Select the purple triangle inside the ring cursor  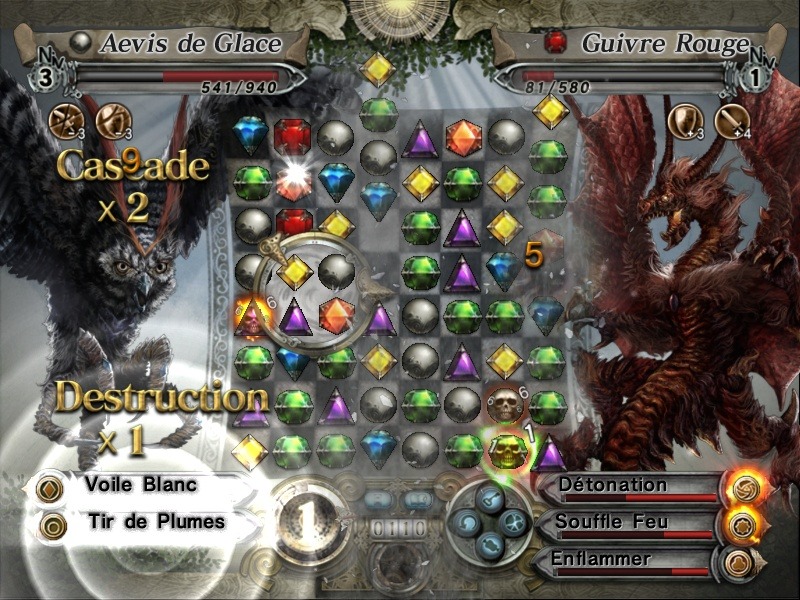click(295, 317)
